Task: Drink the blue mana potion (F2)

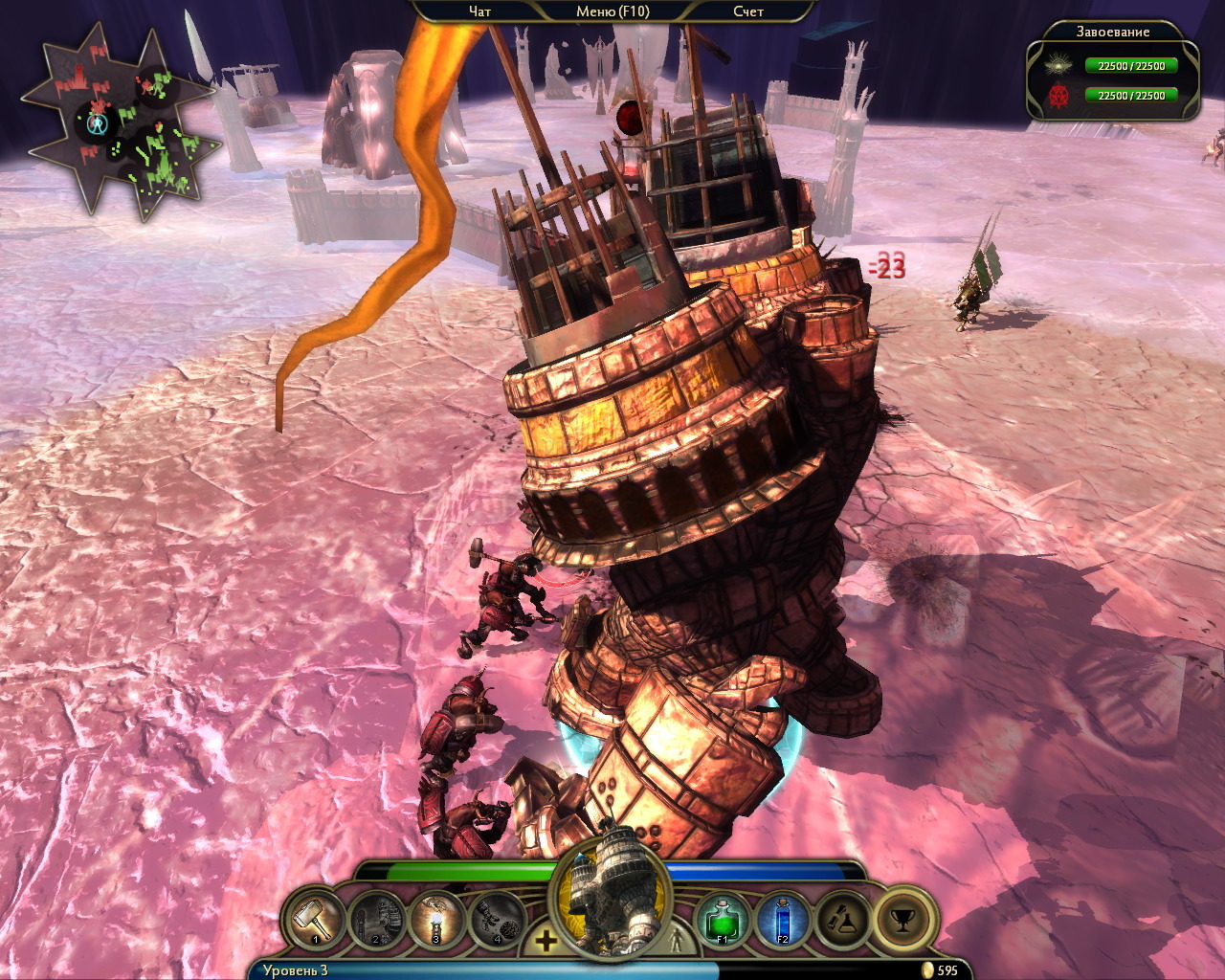Action: tap(783, 921)
